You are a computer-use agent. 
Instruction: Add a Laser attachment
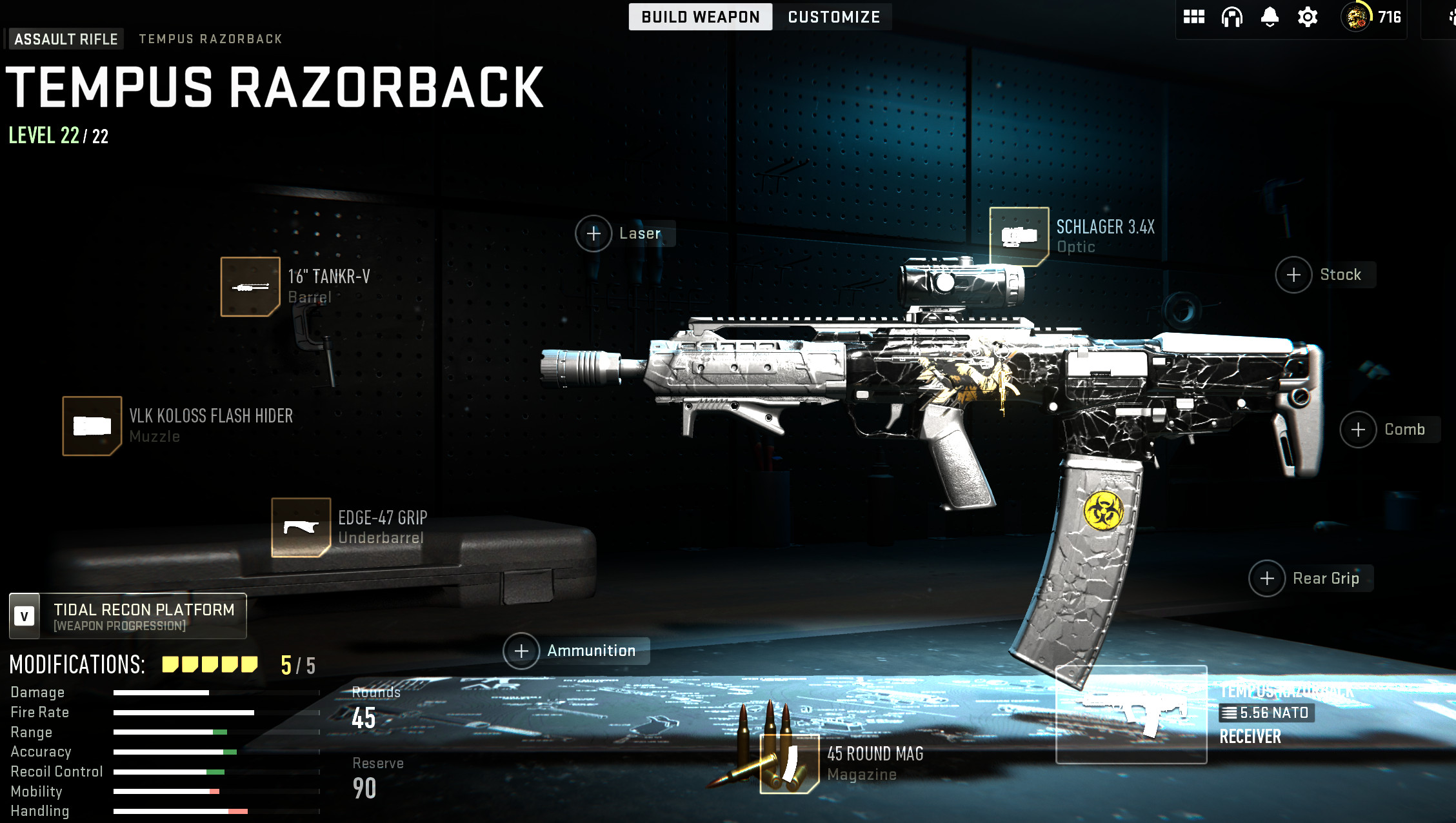point(593,233)
